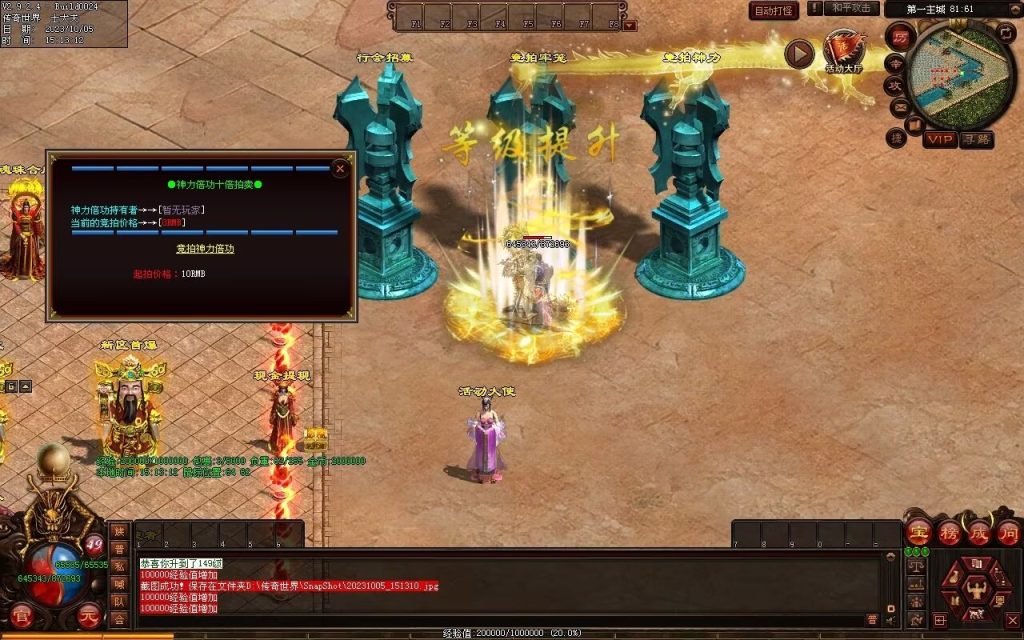
Task: Open the trade balance scales icon
Action: tap(915, 566)
